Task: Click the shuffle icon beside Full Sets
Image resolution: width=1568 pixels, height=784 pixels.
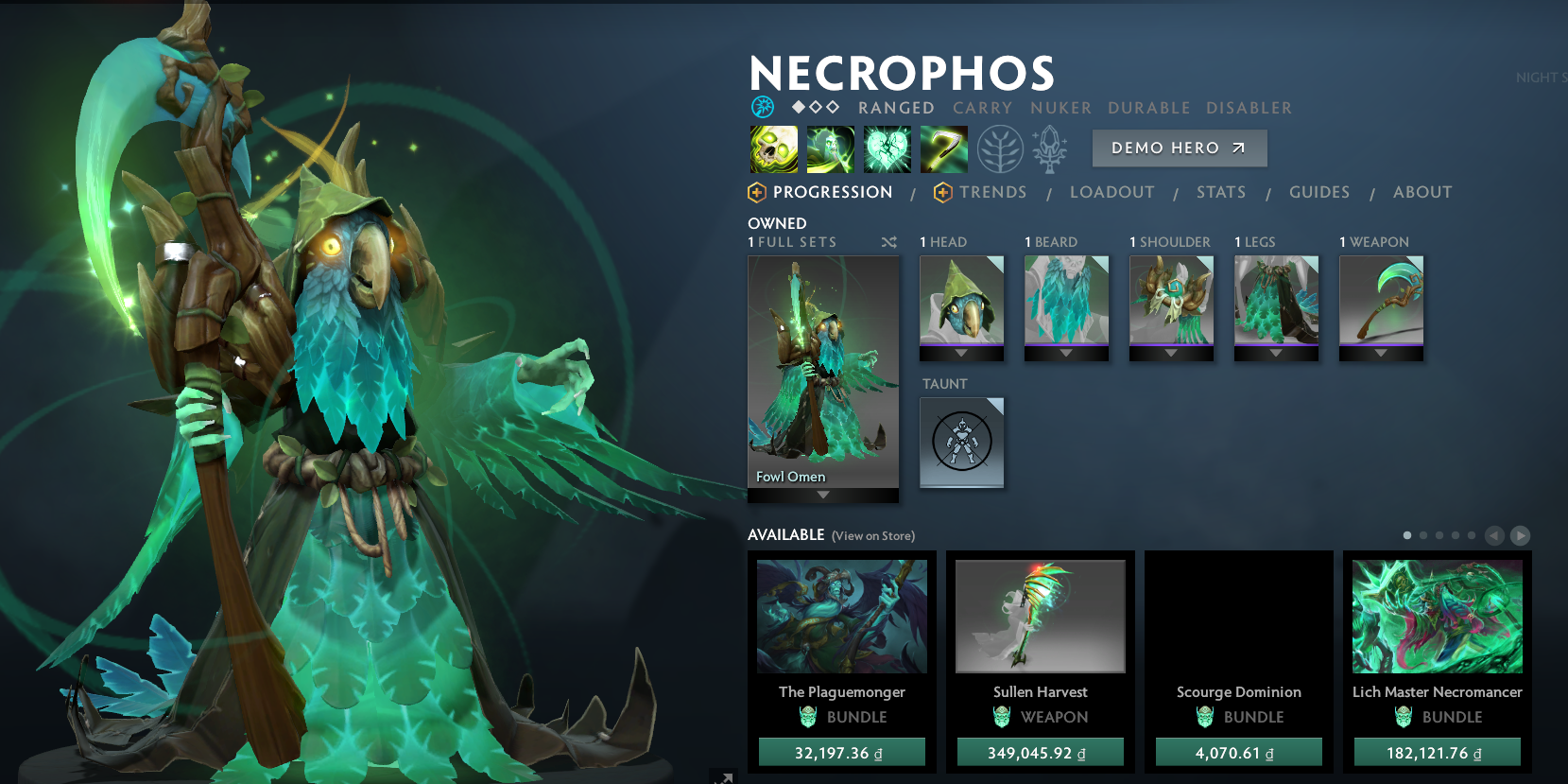Action: coord(888,242)
